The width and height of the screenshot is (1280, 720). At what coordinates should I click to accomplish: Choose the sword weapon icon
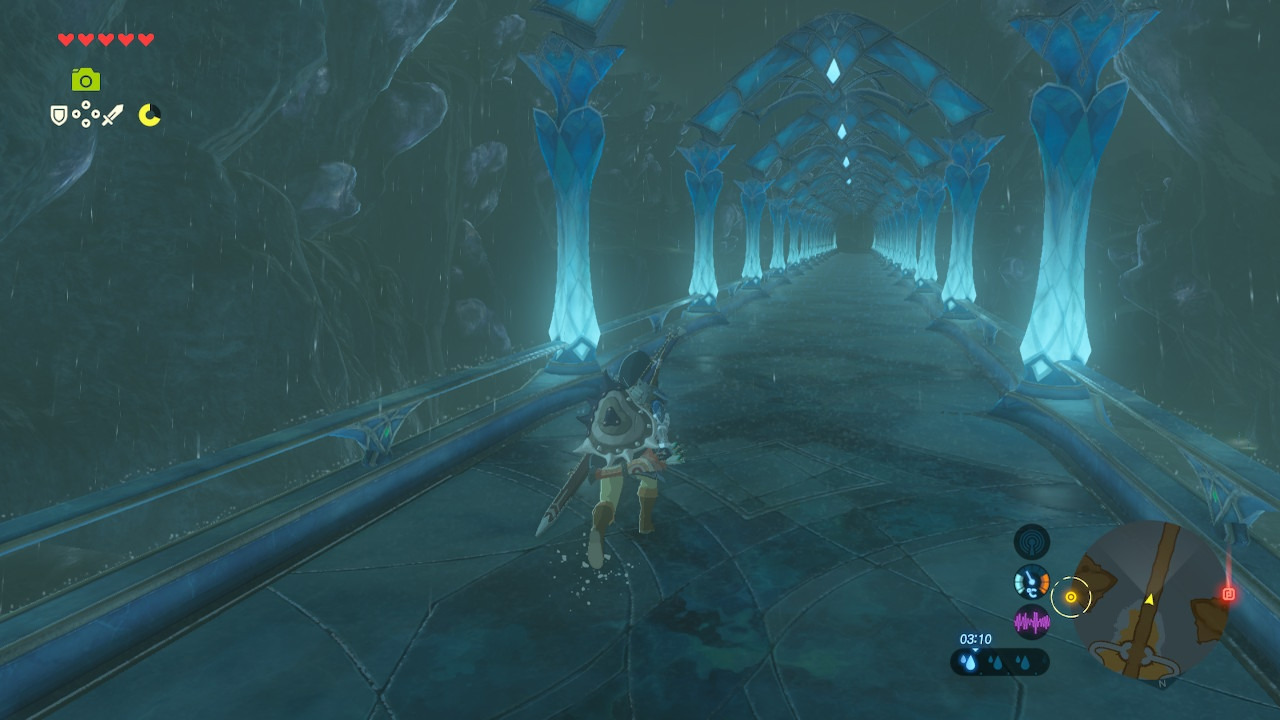point(112,116)
